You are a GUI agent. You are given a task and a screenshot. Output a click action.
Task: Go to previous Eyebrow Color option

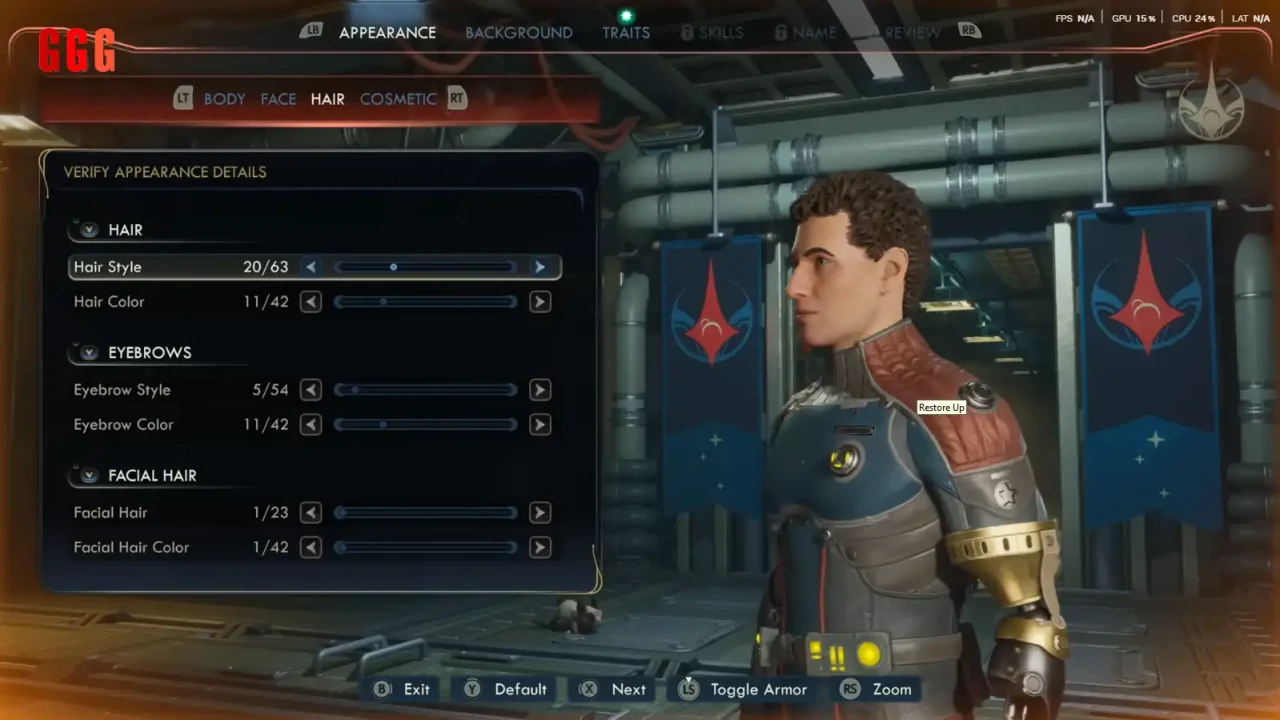[311, 425]
